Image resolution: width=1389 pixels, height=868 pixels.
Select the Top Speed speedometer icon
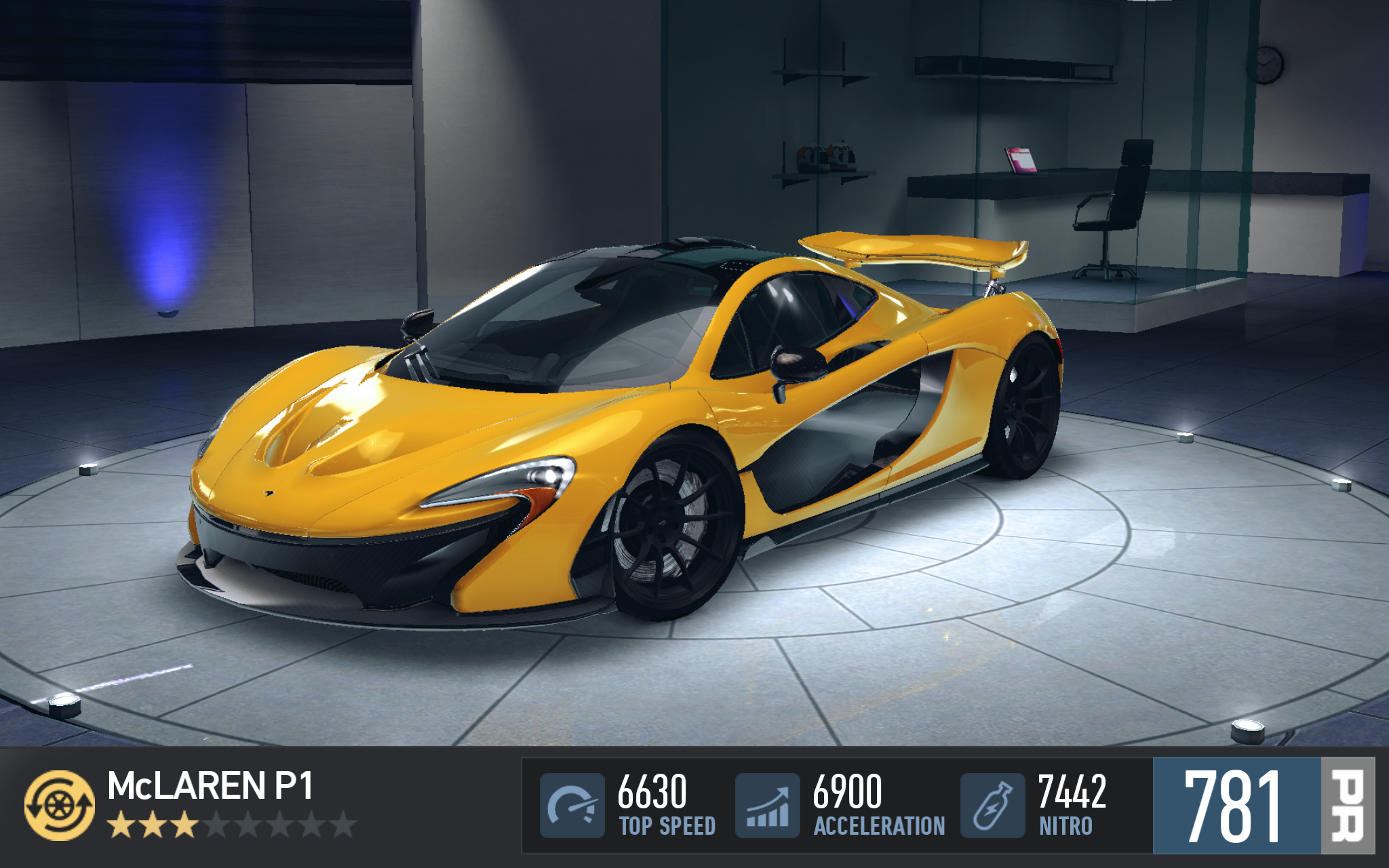click(572, 805)
